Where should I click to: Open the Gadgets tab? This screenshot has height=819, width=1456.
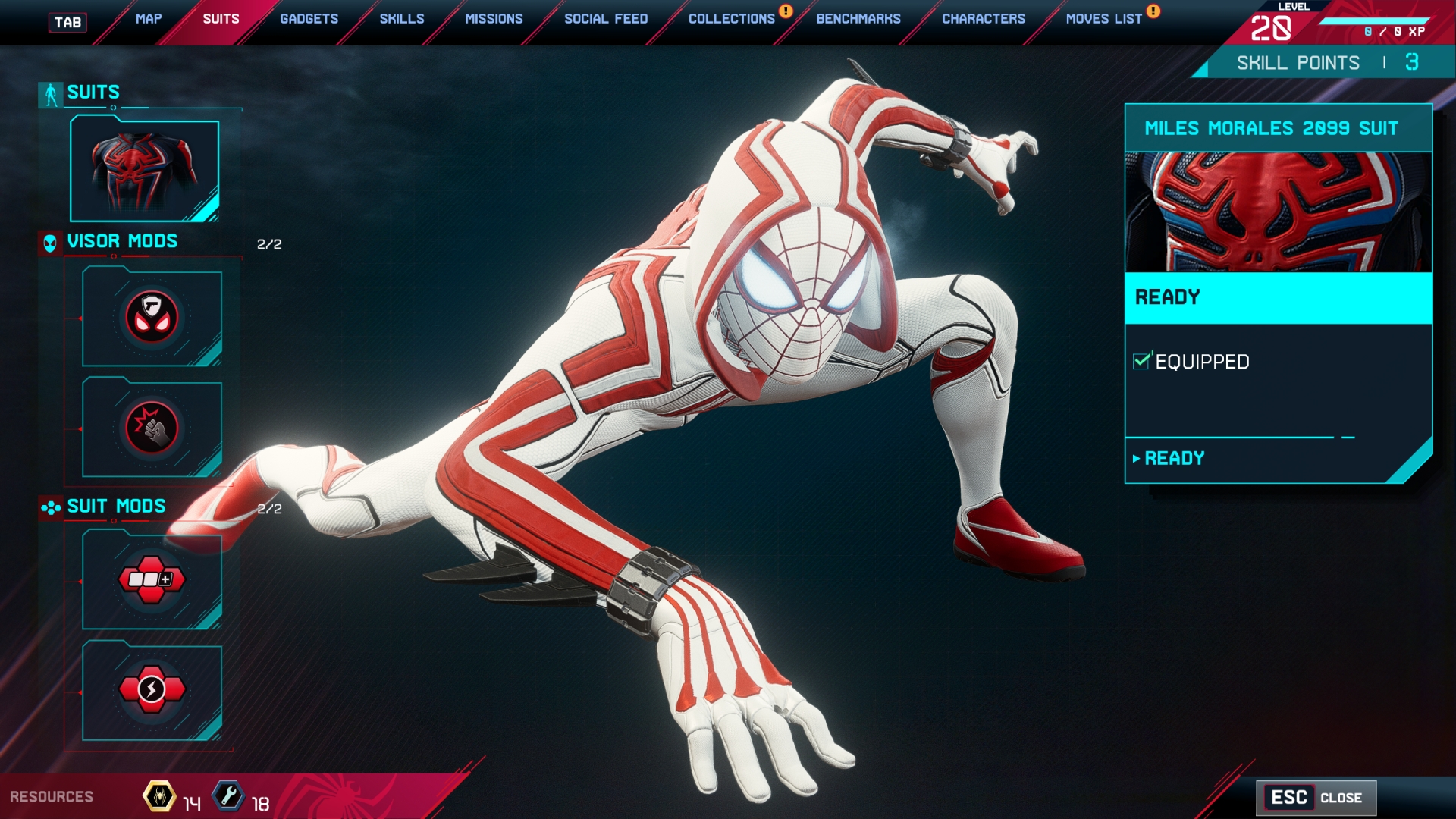[x=309, y=19]
